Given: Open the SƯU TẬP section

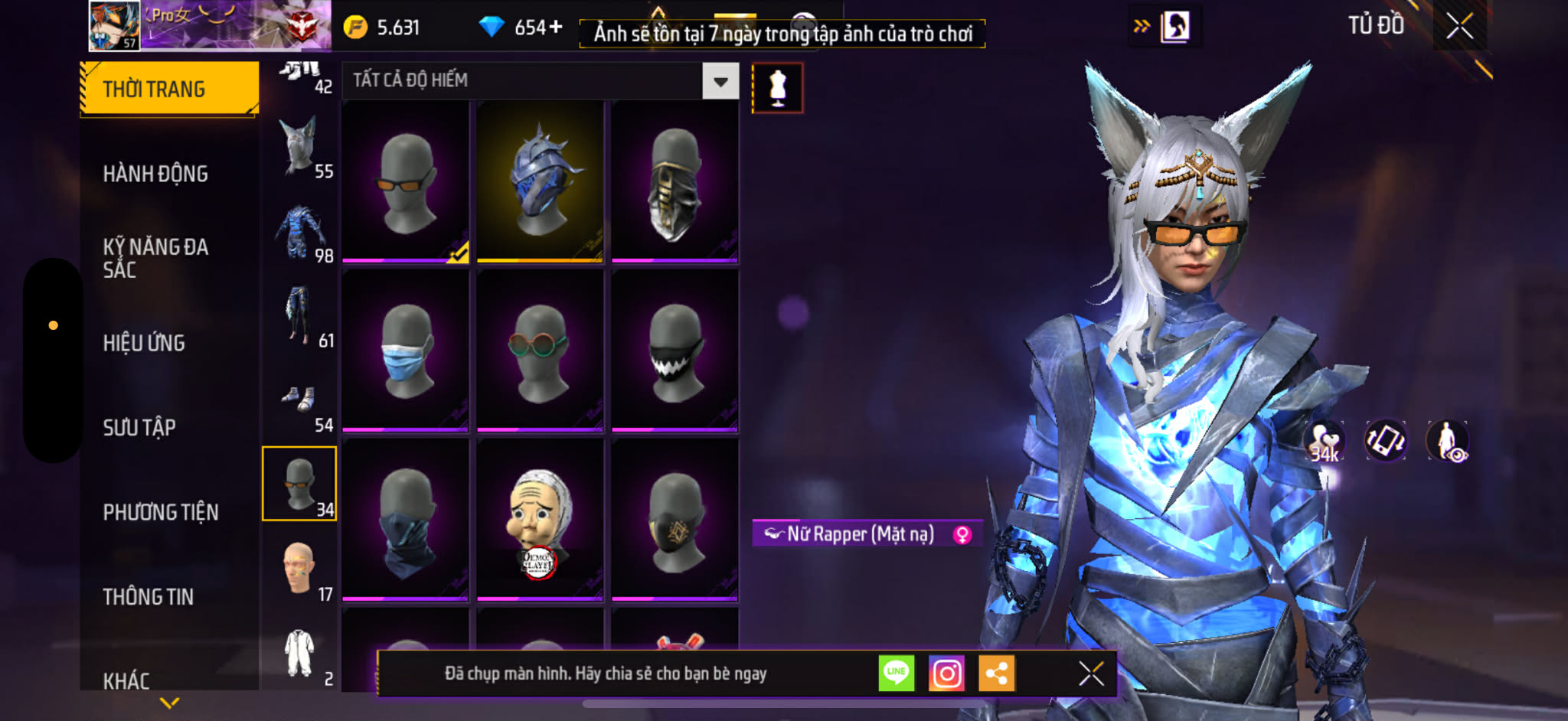Looking at the screenshot, I should click(139, 427).
